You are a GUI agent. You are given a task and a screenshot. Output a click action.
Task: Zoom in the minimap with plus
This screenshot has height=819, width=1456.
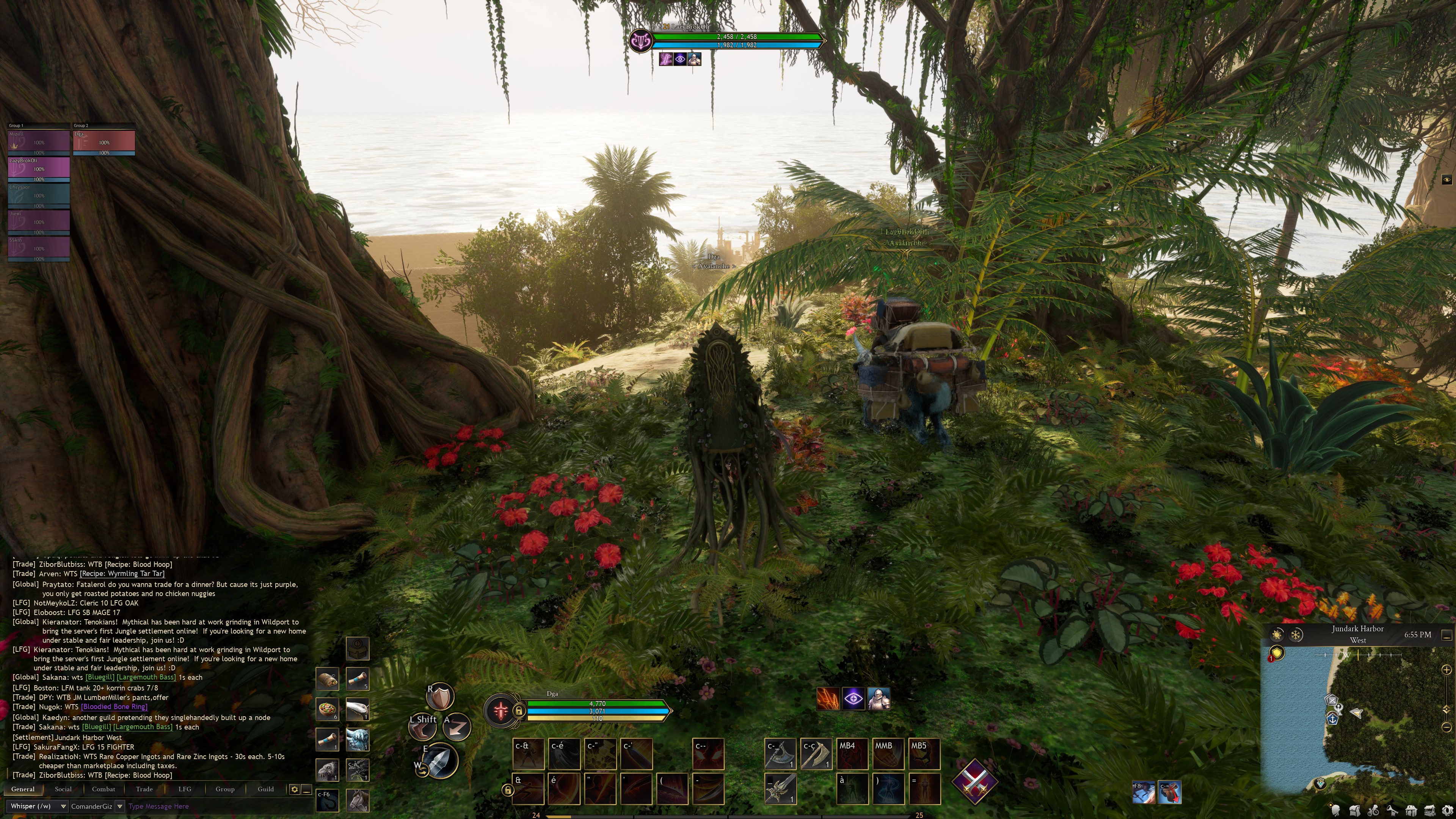(1447, 670)
